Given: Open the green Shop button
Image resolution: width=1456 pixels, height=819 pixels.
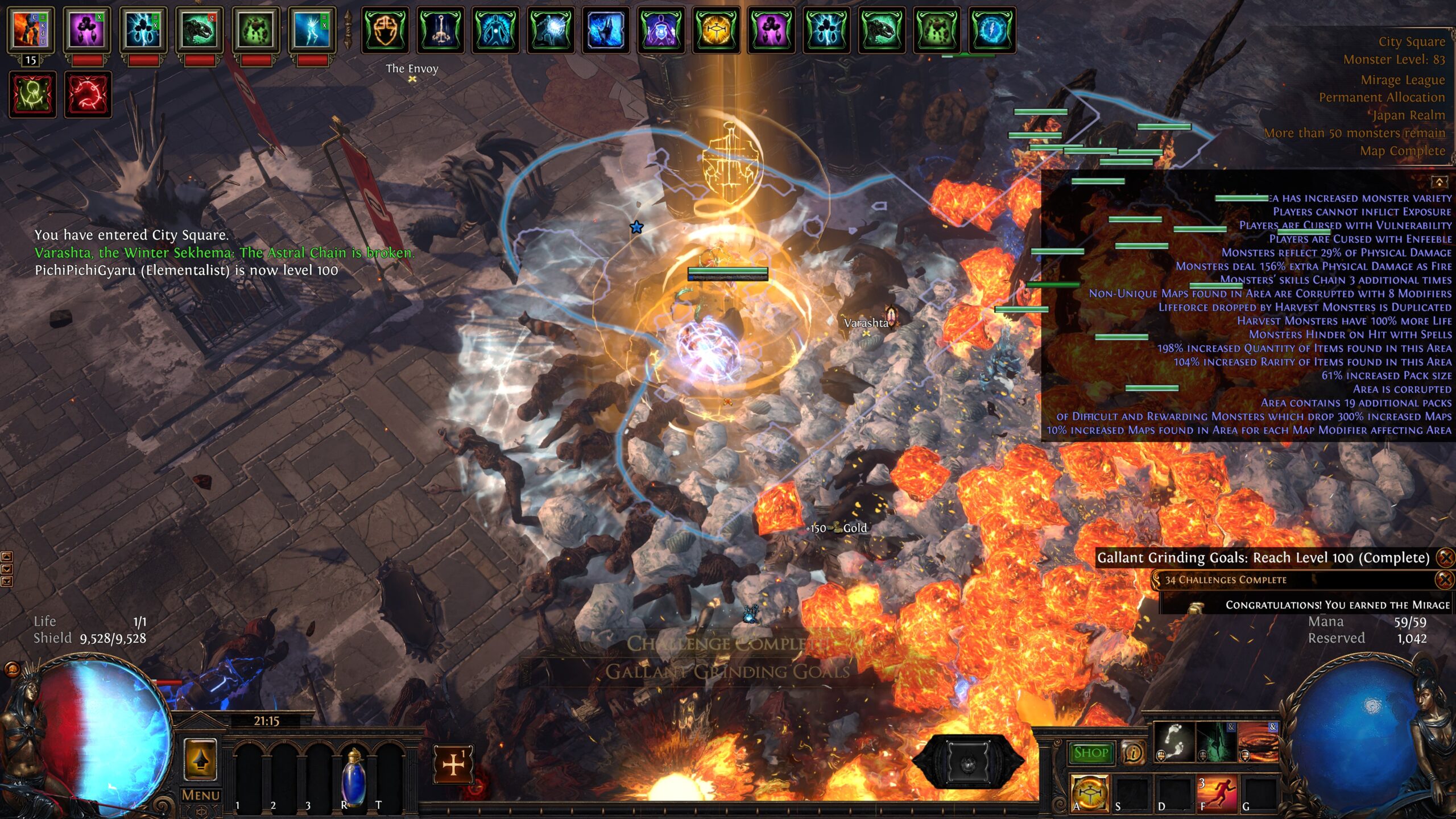Looking at the screenshot, I should point(1091,752).
